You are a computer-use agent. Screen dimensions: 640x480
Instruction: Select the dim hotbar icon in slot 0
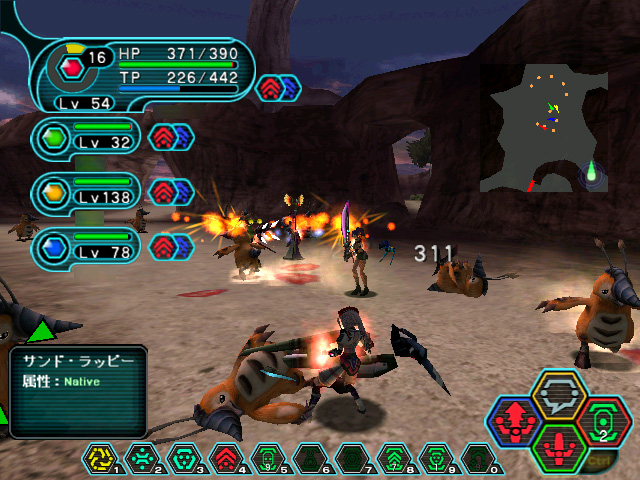[477, 460]
